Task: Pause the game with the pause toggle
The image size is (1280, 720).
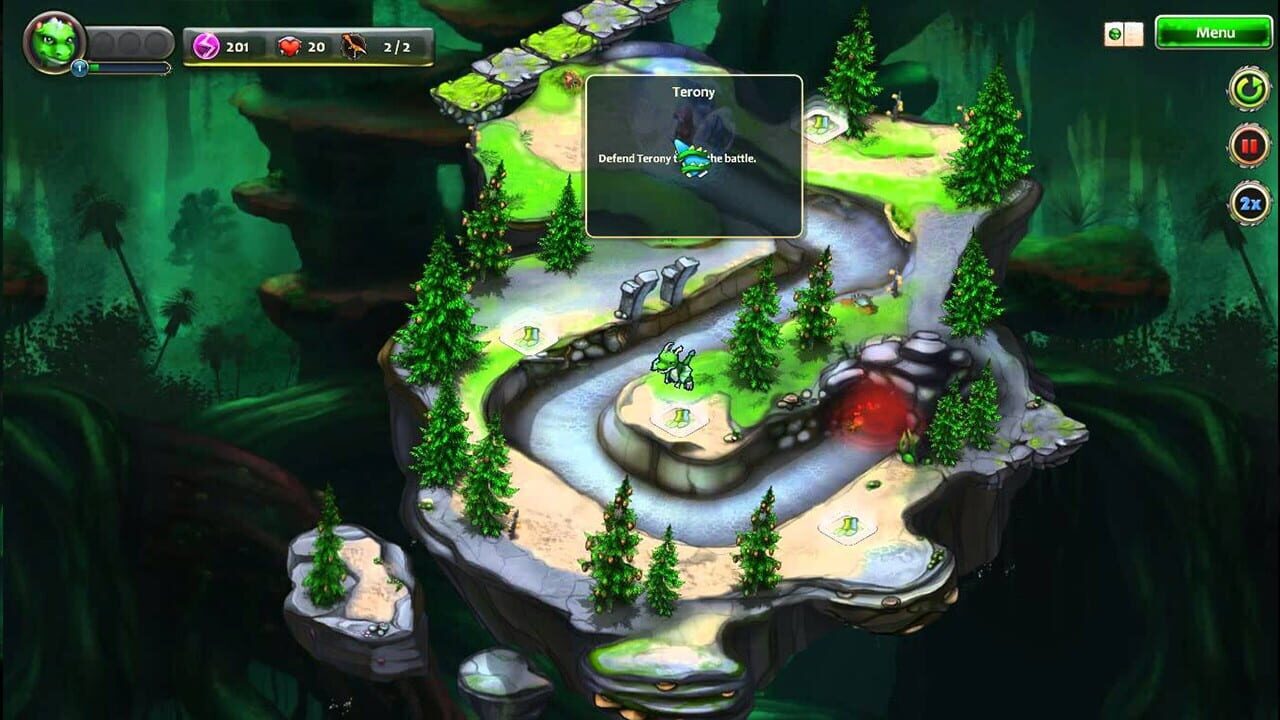Action: pyautogui.click(x=1247, y=145)
